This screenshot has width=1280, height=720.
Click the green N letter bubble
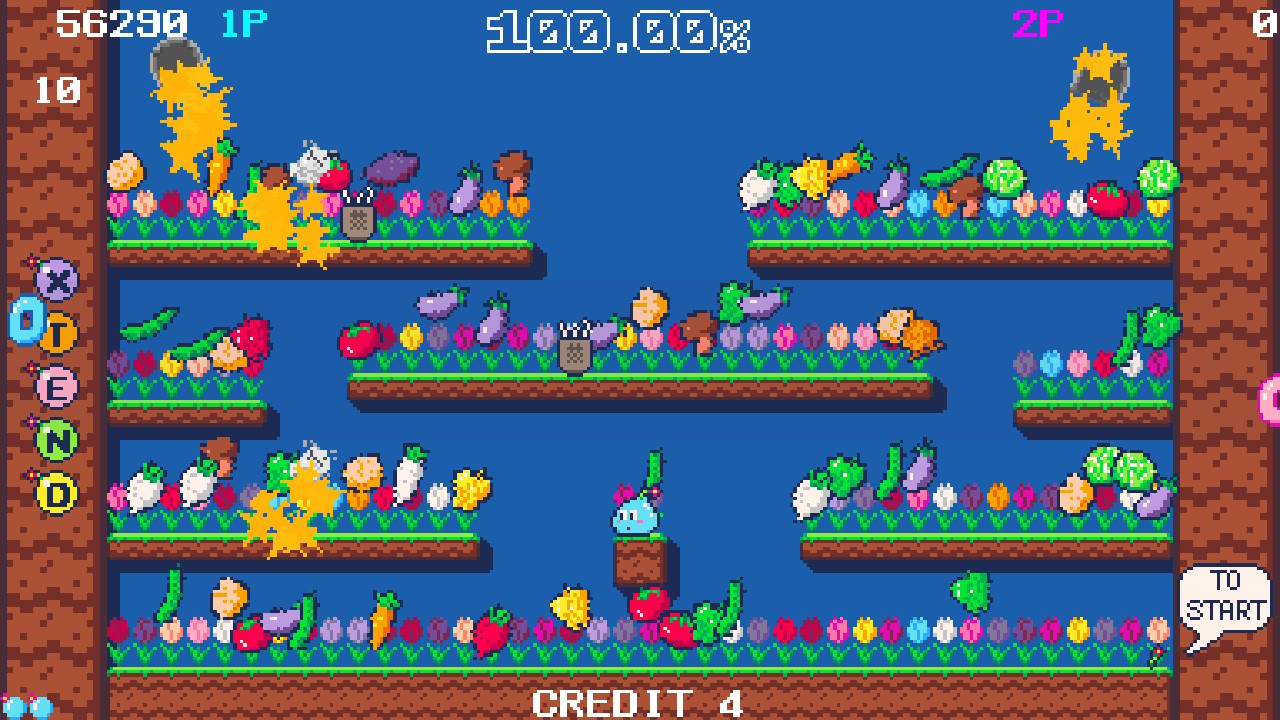[x=55, y=438]
